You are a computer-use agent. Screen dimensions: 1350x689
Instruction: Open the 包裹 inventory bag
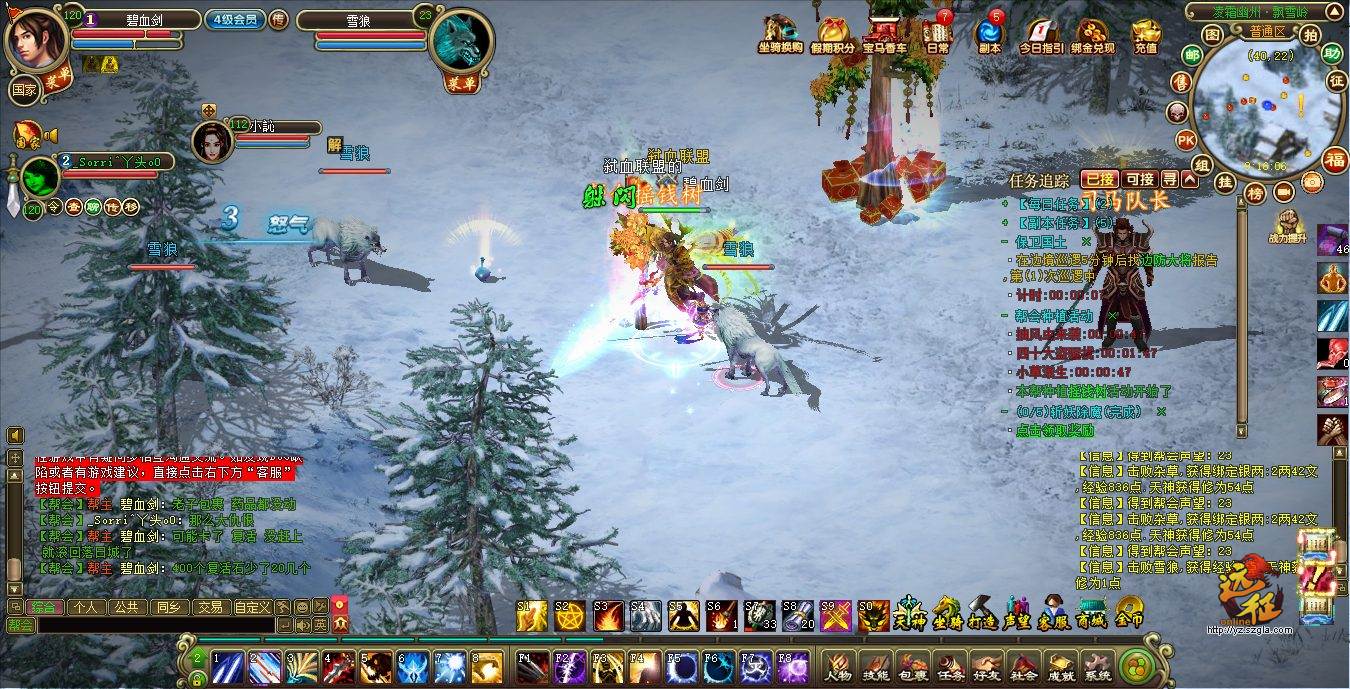(911, 664)
